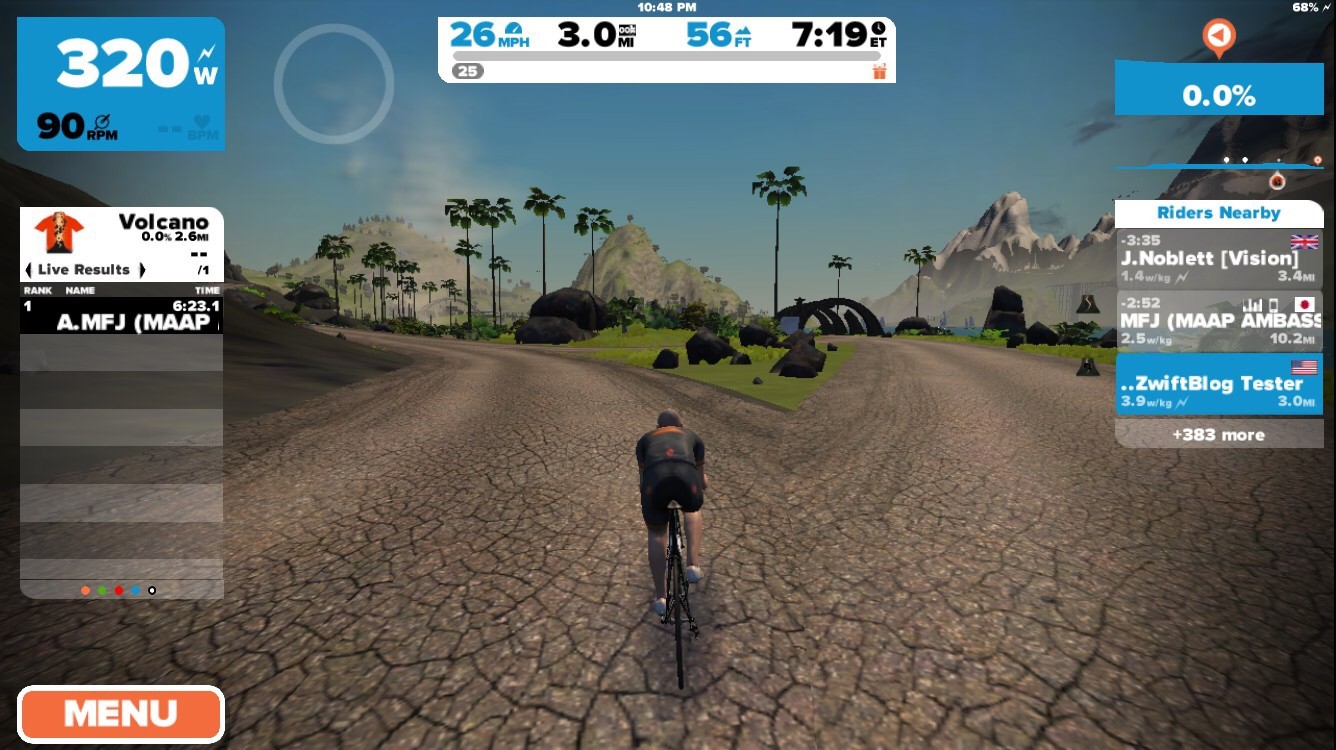Tap the empty power-up ring
The width and height of the screenshot is (1336, 750).
[x=333, y=84]
